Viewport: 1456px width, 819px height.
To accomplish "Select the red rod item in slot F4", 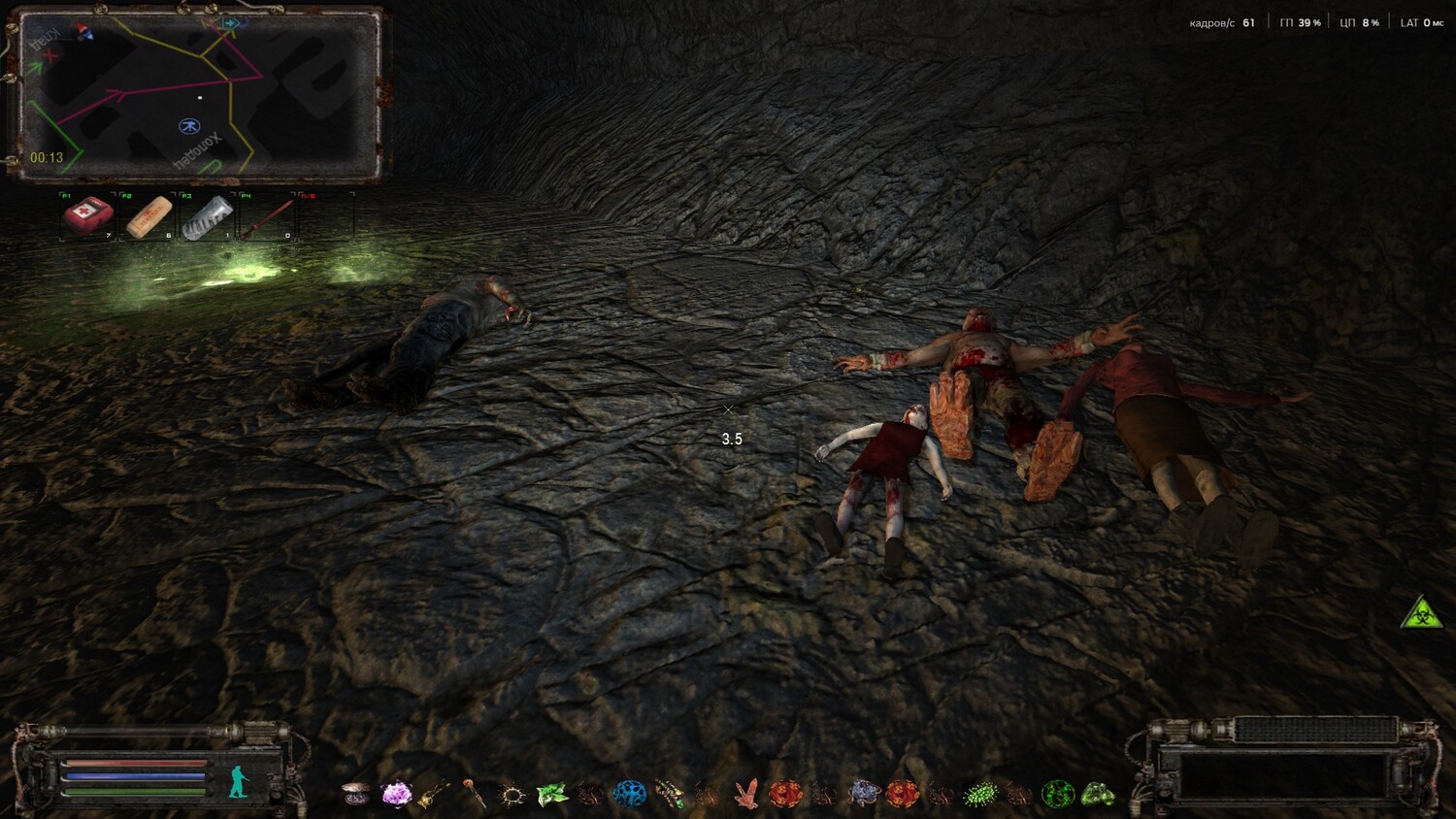I will [269, 216].
